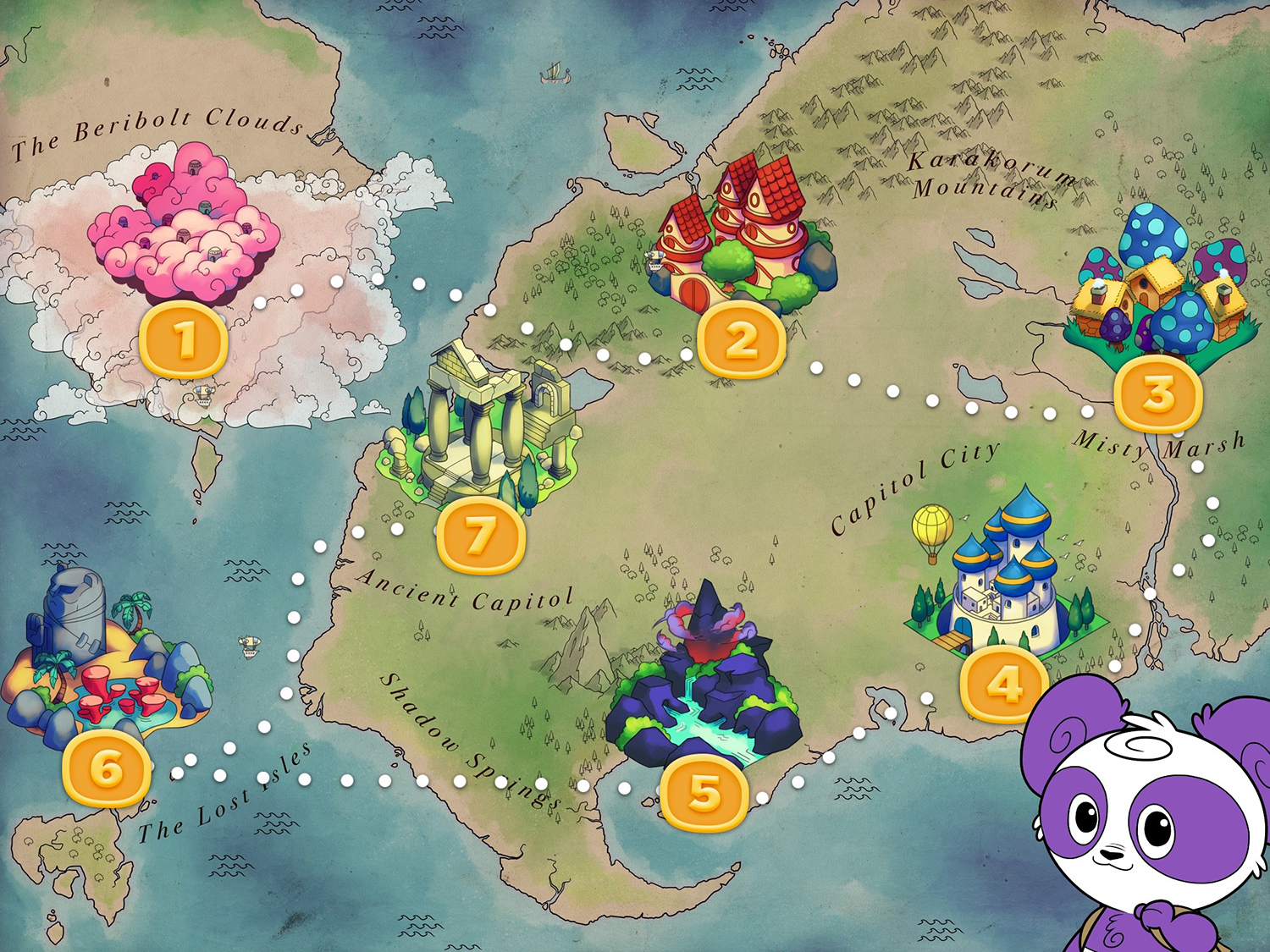Click a dotted path marker between levels 2 and 3
The width and height of the screenshot is (1270, 952).
tap(893, 391)
